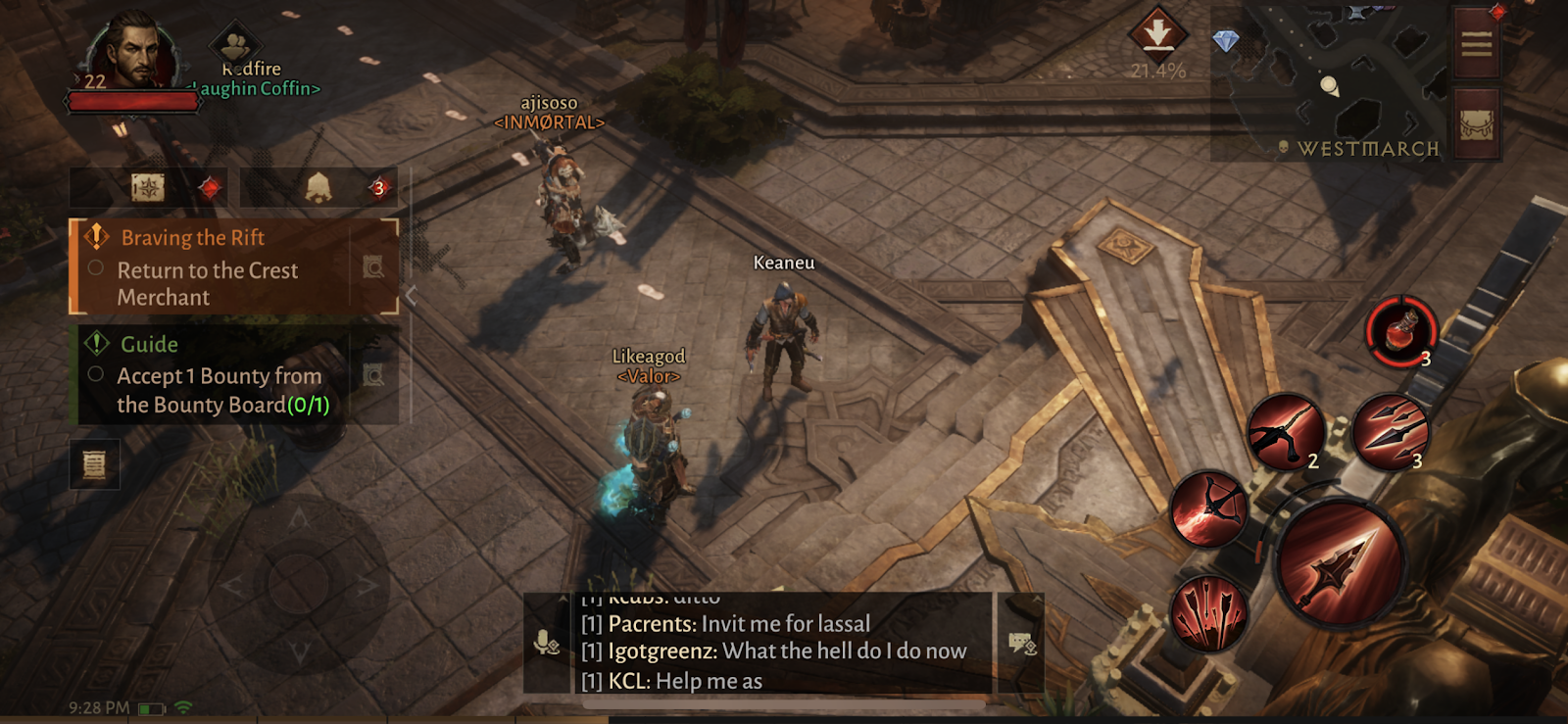Trigger the bow shot skill

coord(1209,508)
